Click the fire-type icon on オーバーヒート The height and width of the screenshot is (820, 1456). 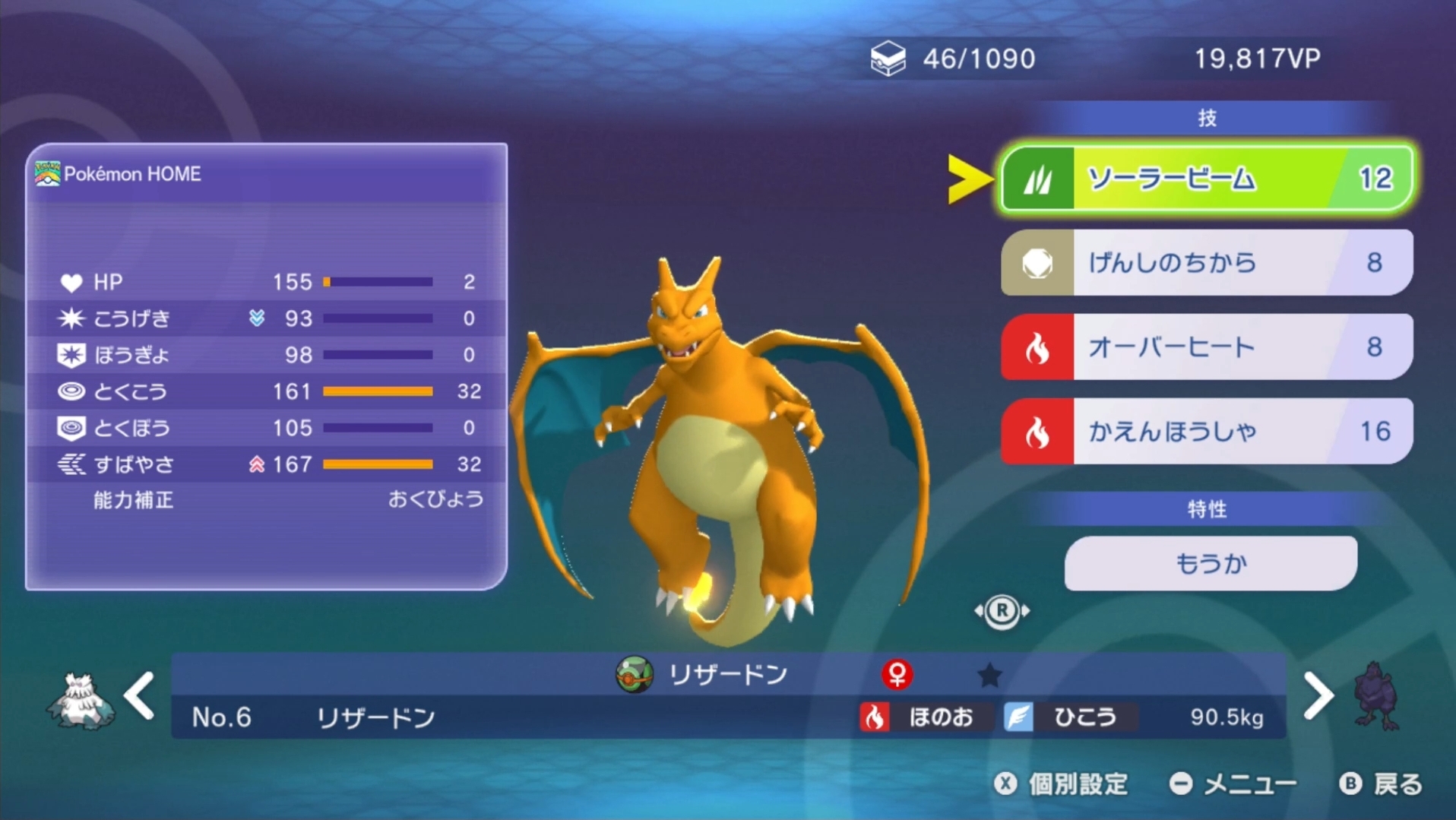1038,347
